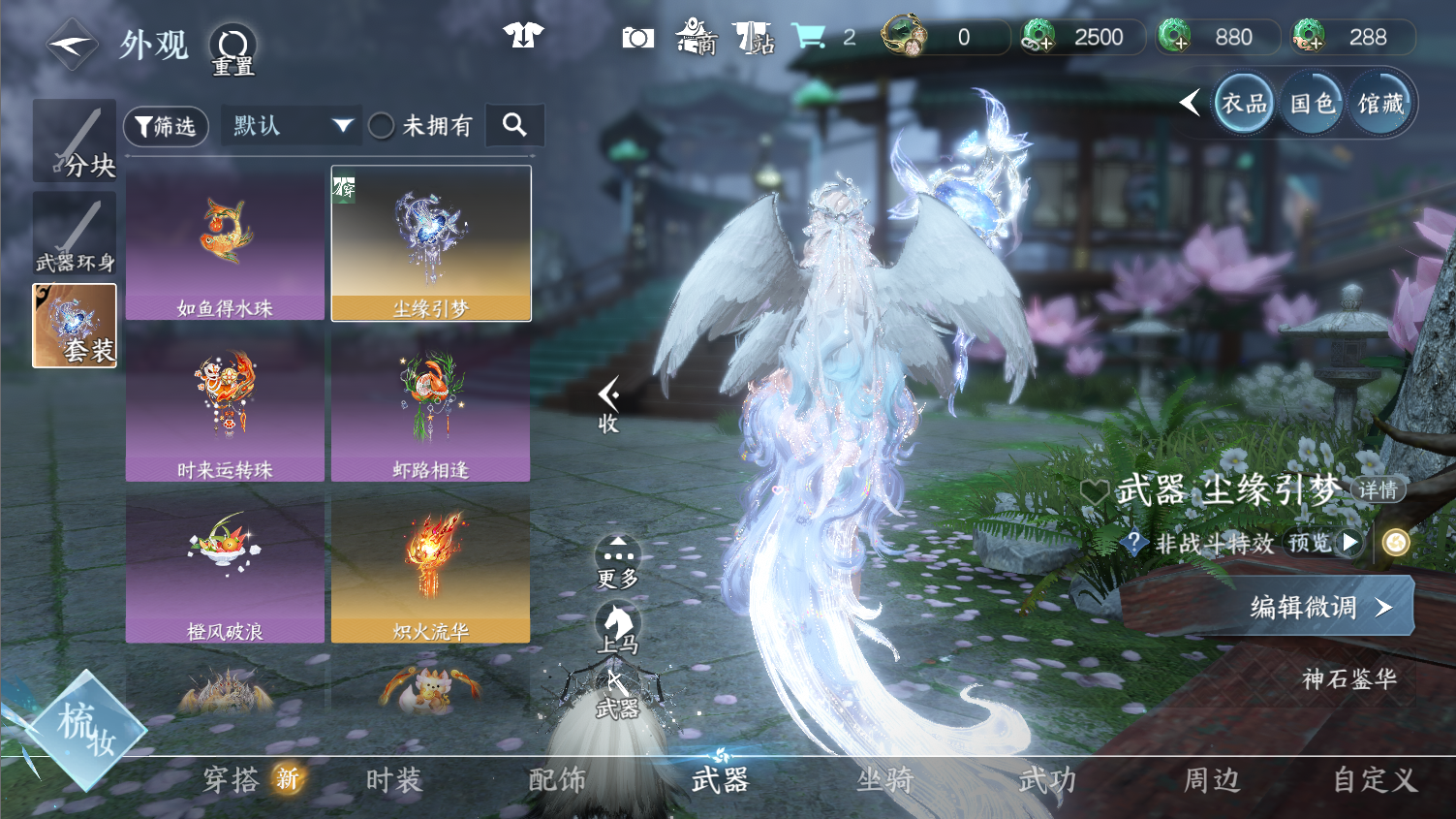The height and width of the screenshot is (819, 1456).
Task: Switch to the 坐骑 bottom tab
Action: (884, 779)
